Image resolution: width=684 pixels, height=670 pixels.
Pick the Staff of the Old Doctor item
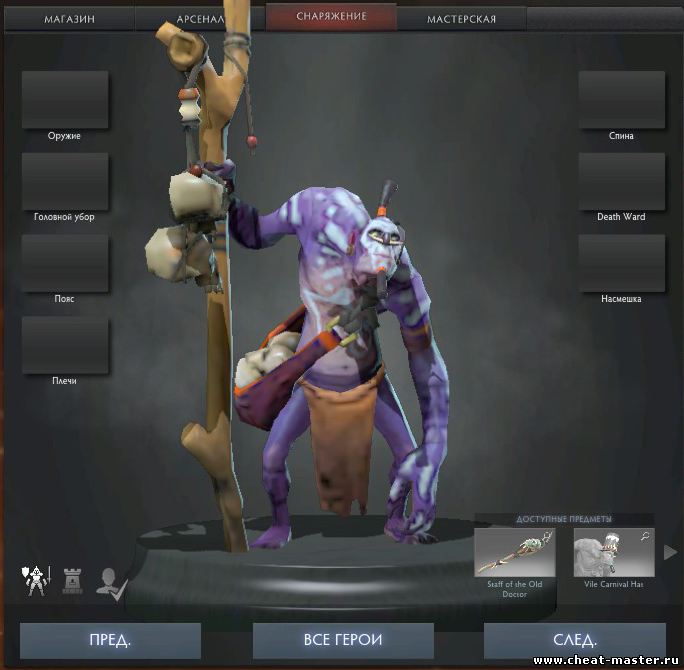(x=515, y=553)
